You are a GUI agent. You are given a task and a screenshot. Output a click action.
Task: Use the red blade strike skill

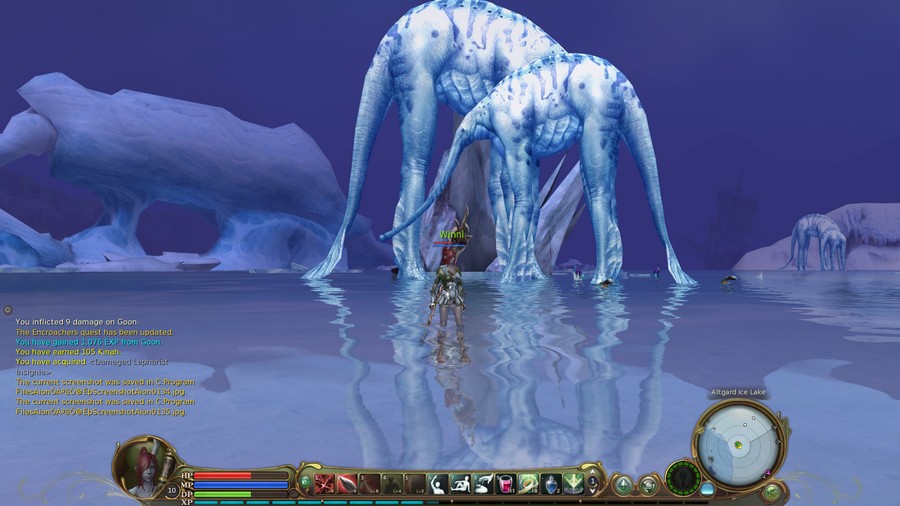tap(347, 485)
